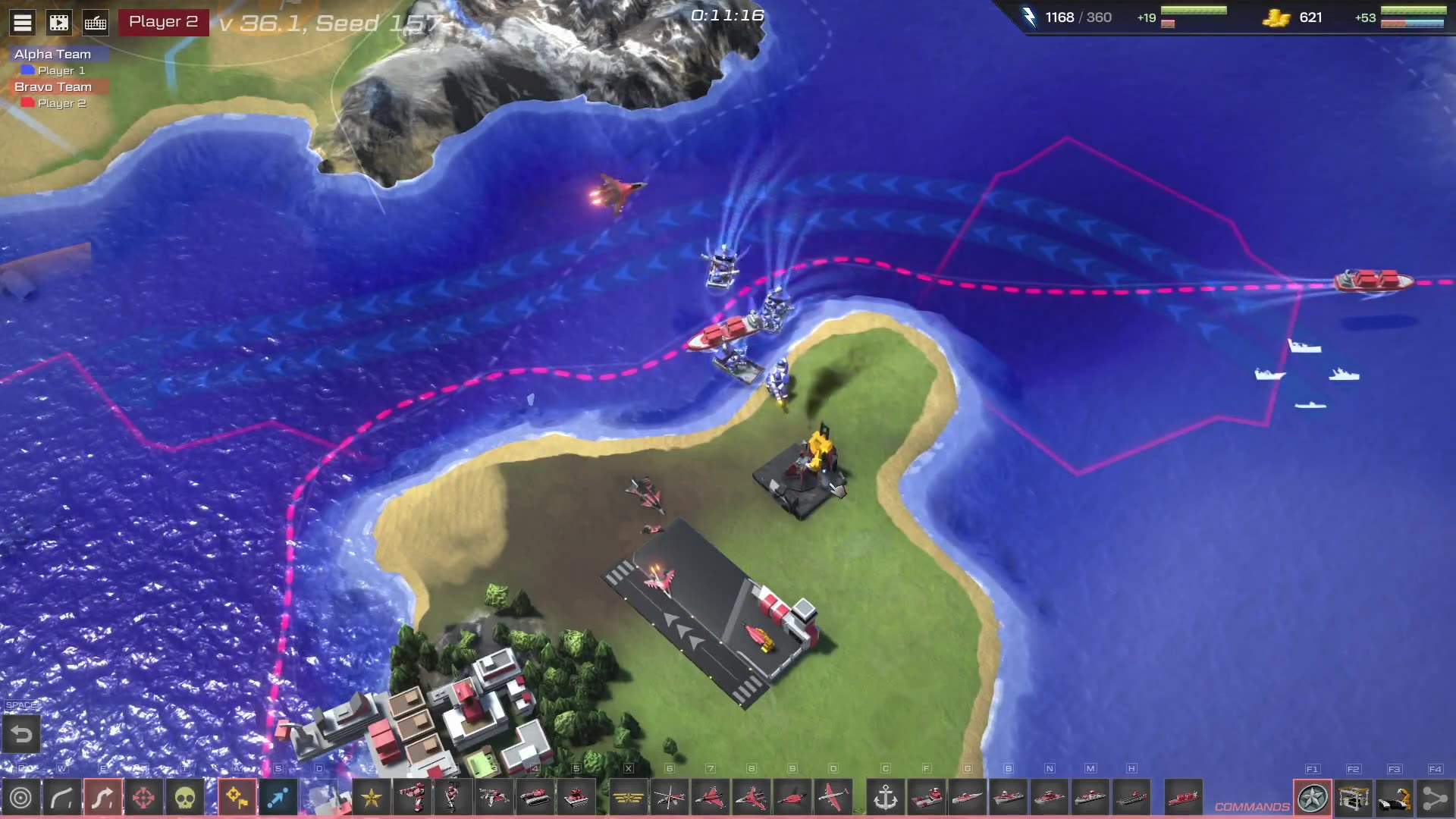
Task: Open the film-strip replay controls
Action: 59,23
